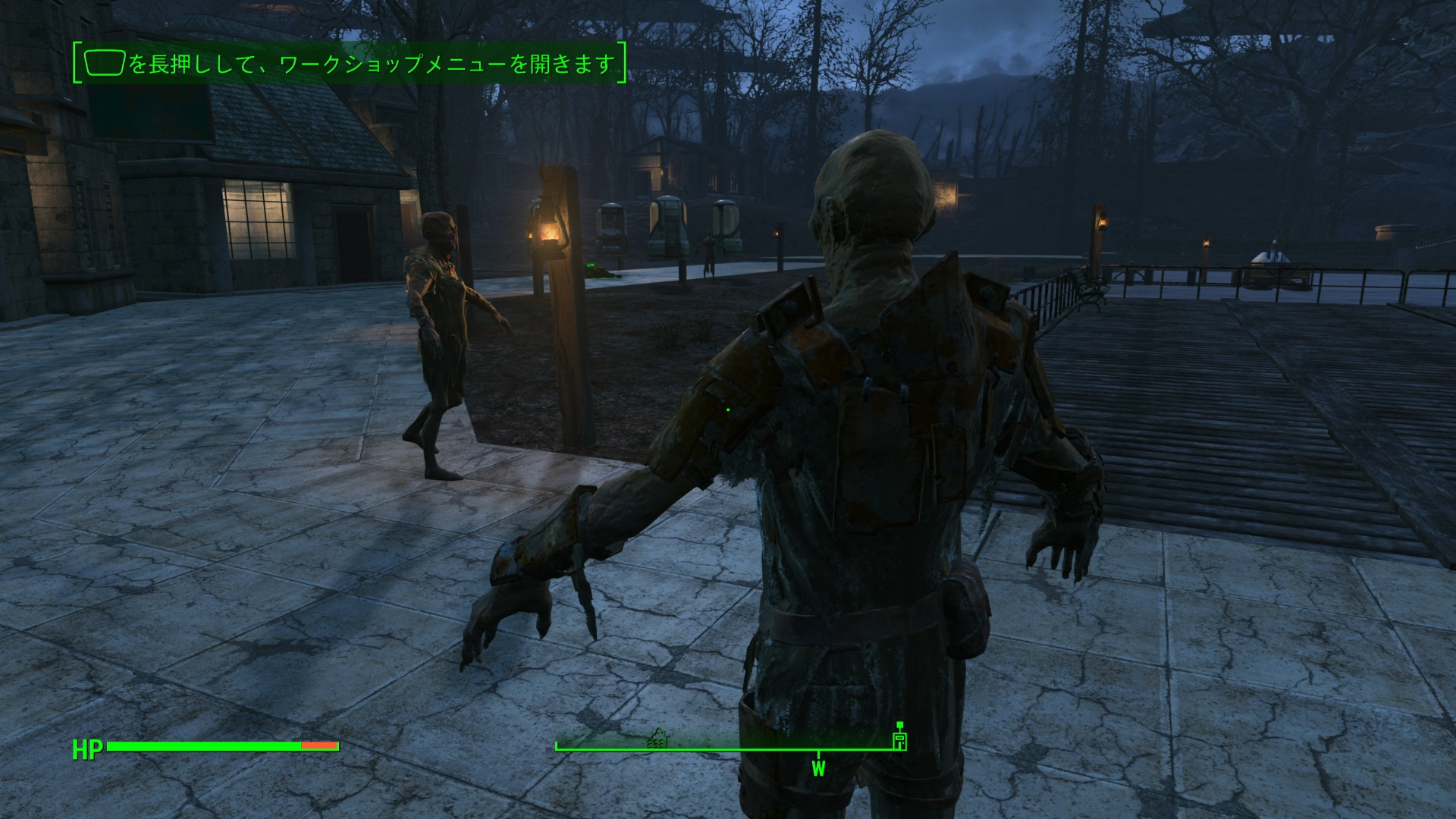Click the W heading on the compass

click(x=818, y=768)
